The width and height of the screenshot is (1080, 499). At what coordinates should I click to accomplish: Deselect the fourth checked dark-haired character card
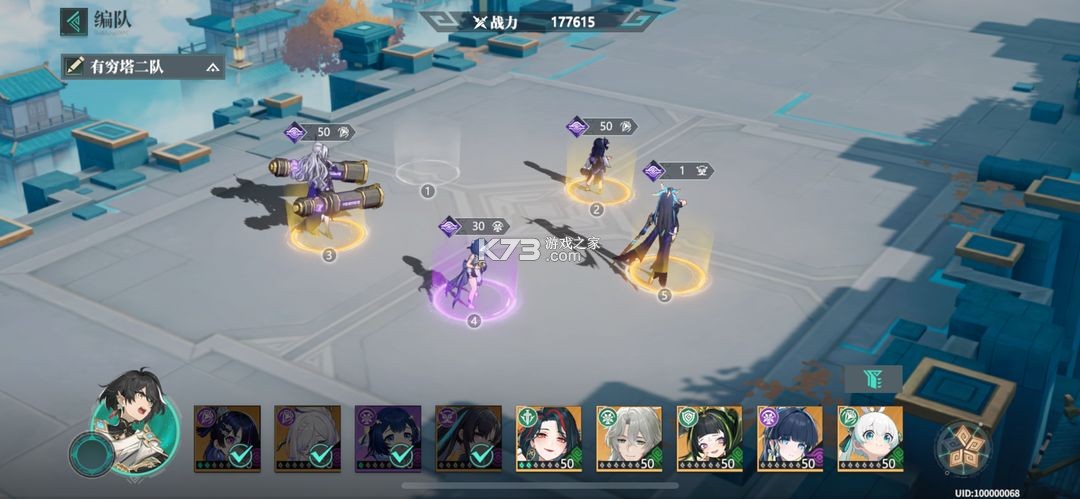pos(468,438)
